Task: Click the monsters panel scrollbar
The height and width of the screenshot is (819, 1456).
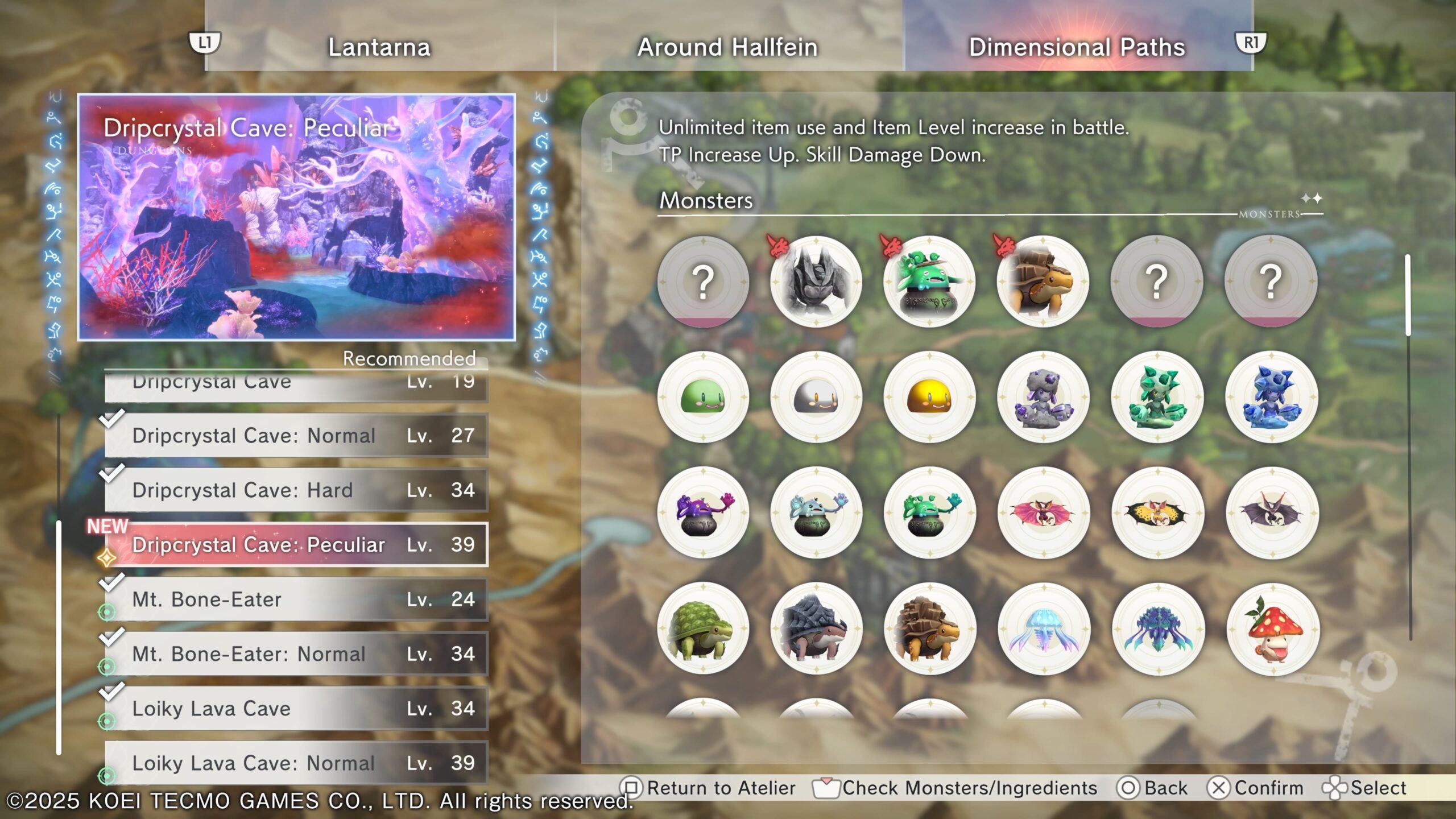Action: (x=1408, y=296)
